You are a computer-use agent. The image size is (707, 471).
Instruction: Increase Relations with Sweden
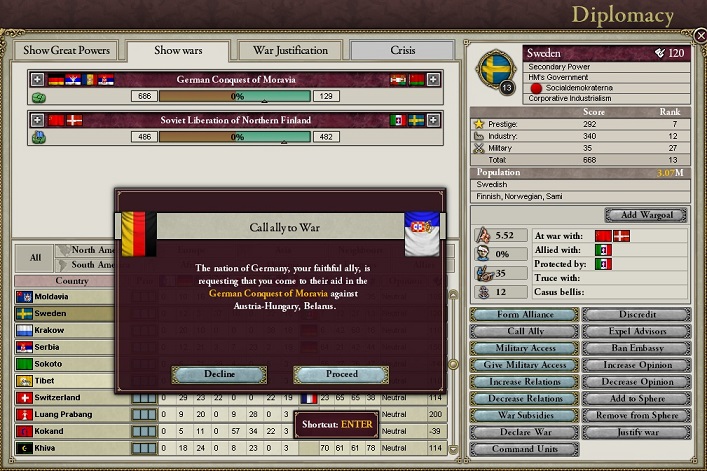(x=523, y=382)
